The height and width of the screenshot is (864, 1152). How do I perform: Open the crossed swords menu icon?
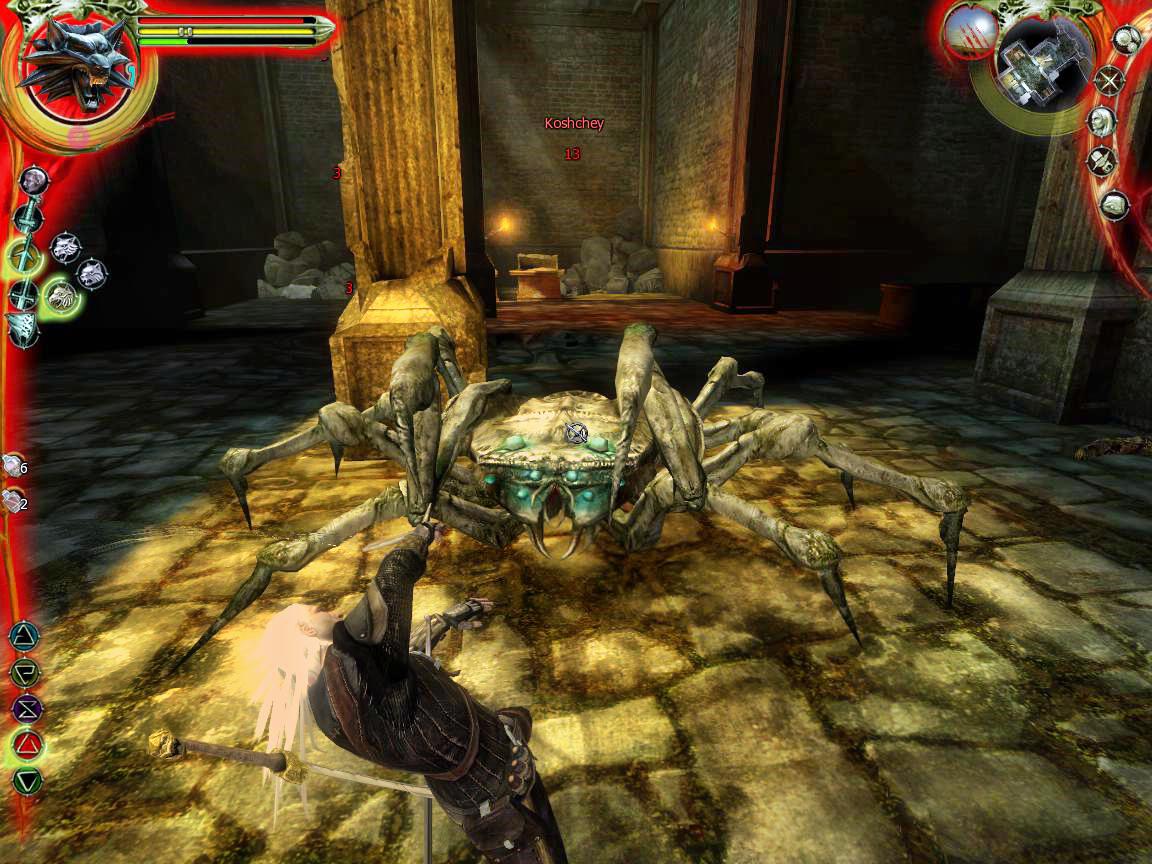tap(1107, 80)
